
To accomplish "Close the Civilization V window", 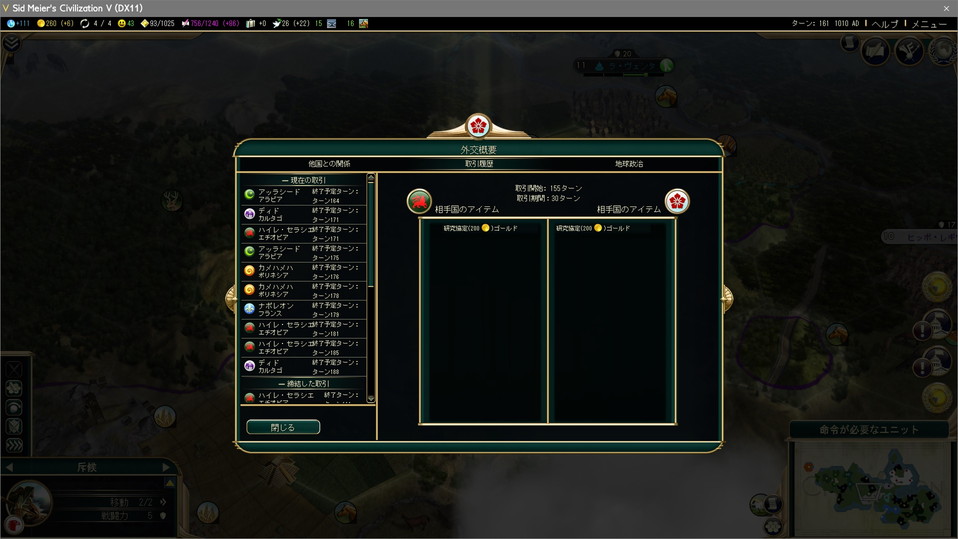I will click(946, 8).
